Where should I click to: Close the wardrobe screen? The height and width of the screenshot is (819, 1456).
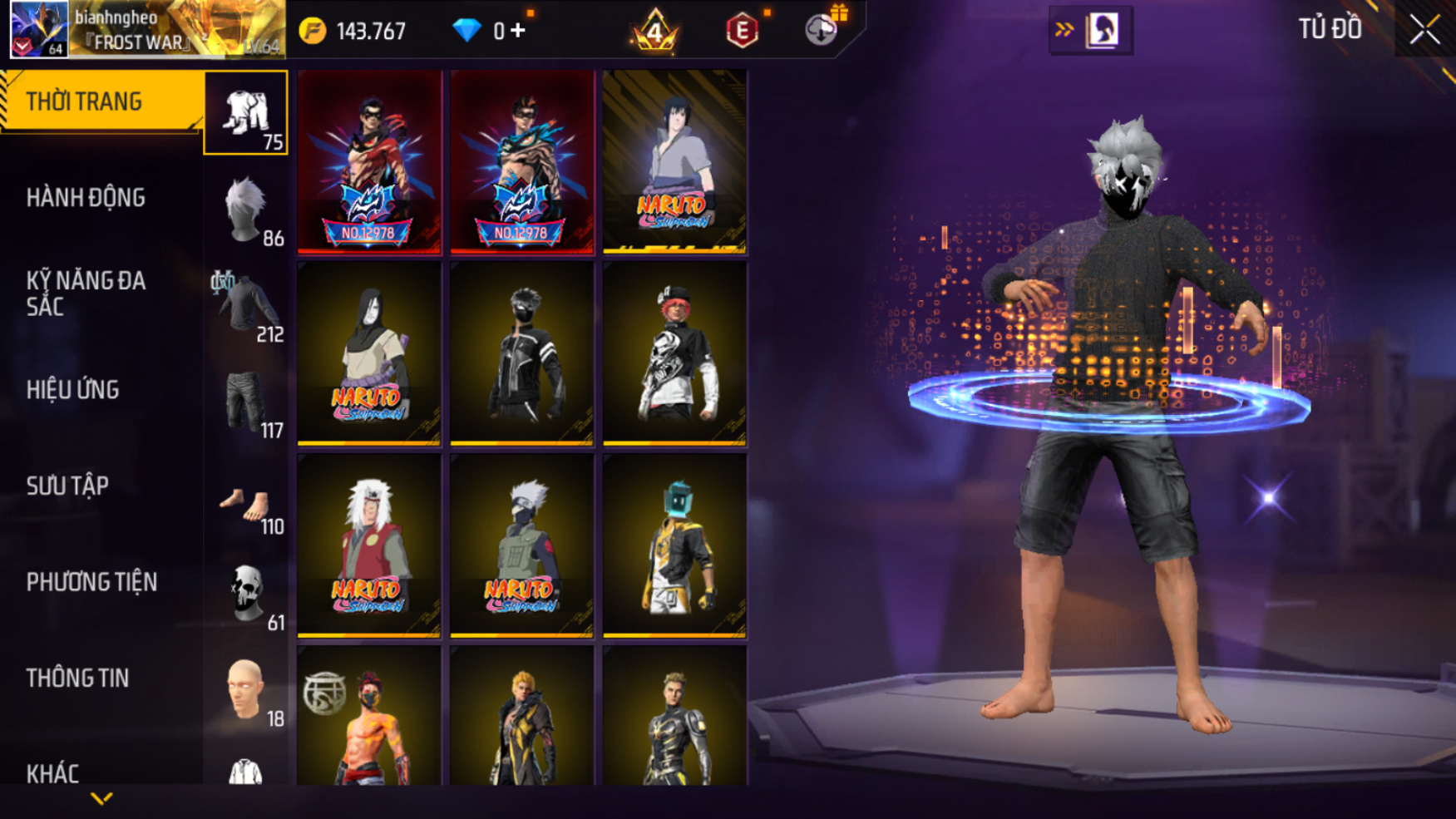[1424, 30]
